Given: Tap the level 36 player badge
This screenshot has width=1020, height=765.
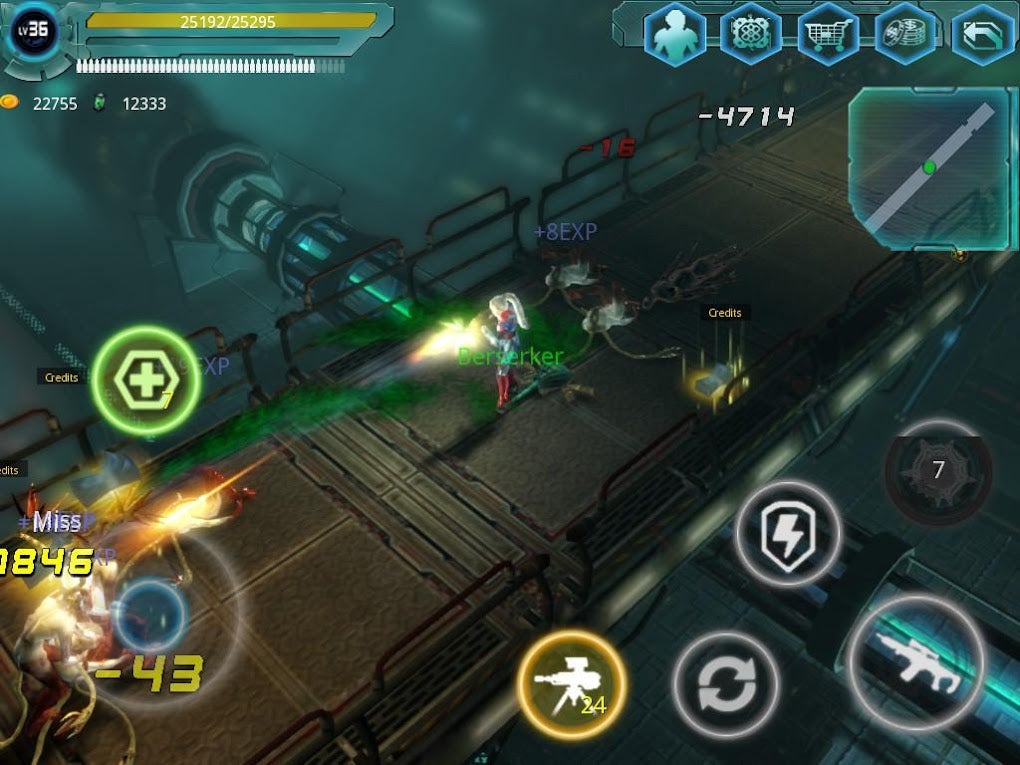Looking at the screenshot, I should click(33, 30).
